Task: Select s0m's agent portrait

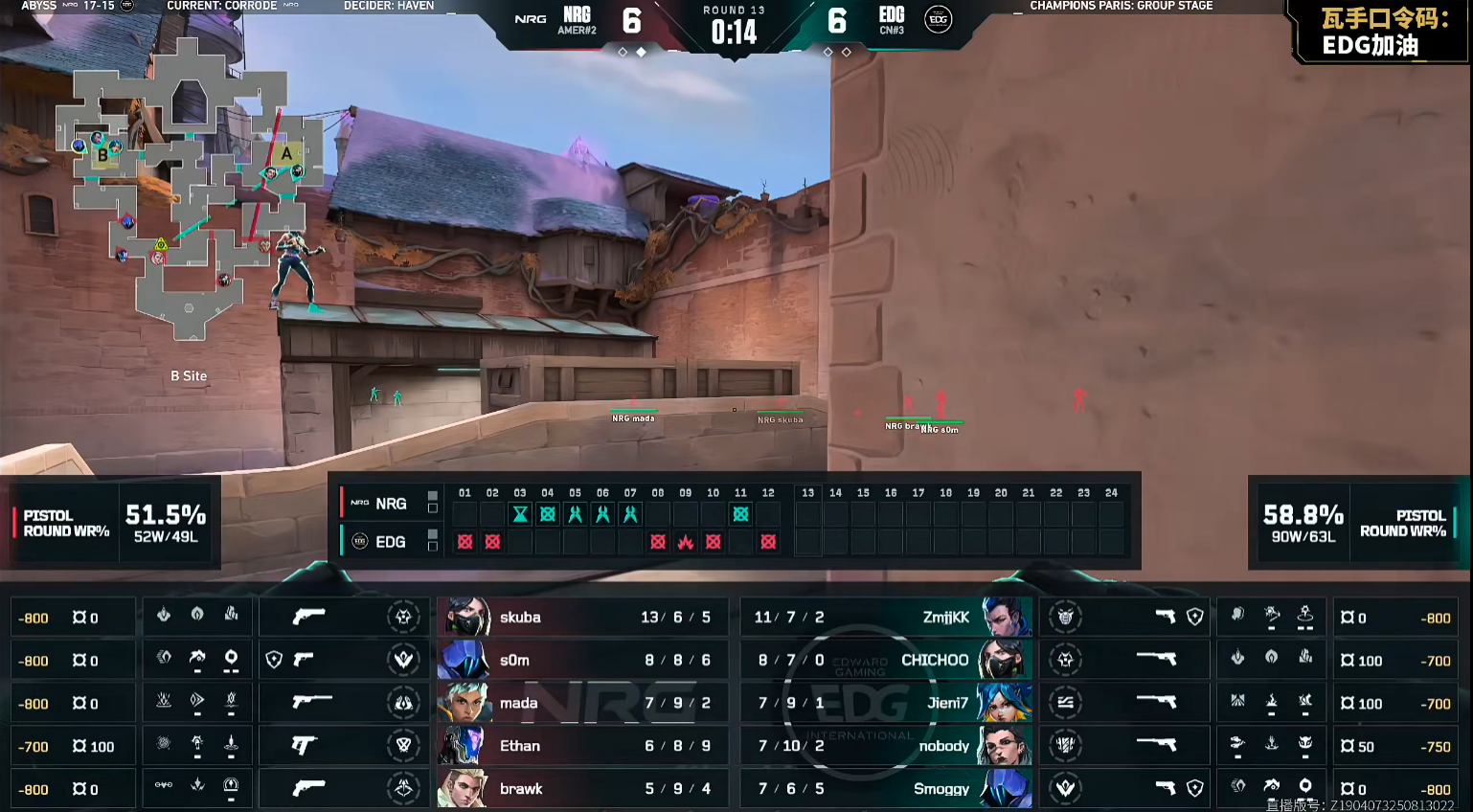Action: [465, 661]
